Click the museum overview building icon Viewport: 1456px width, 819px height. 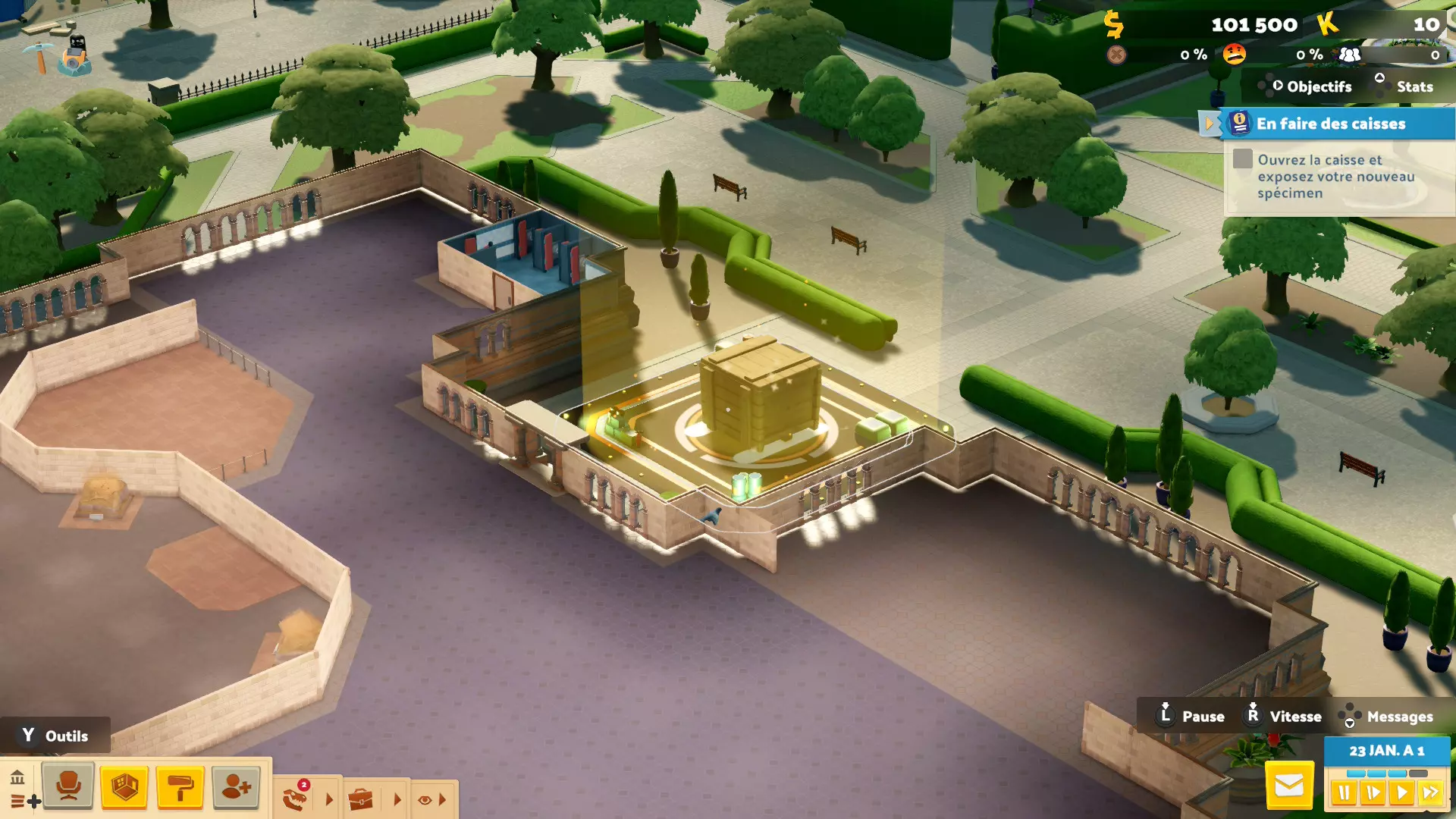[x=17, y=777]
